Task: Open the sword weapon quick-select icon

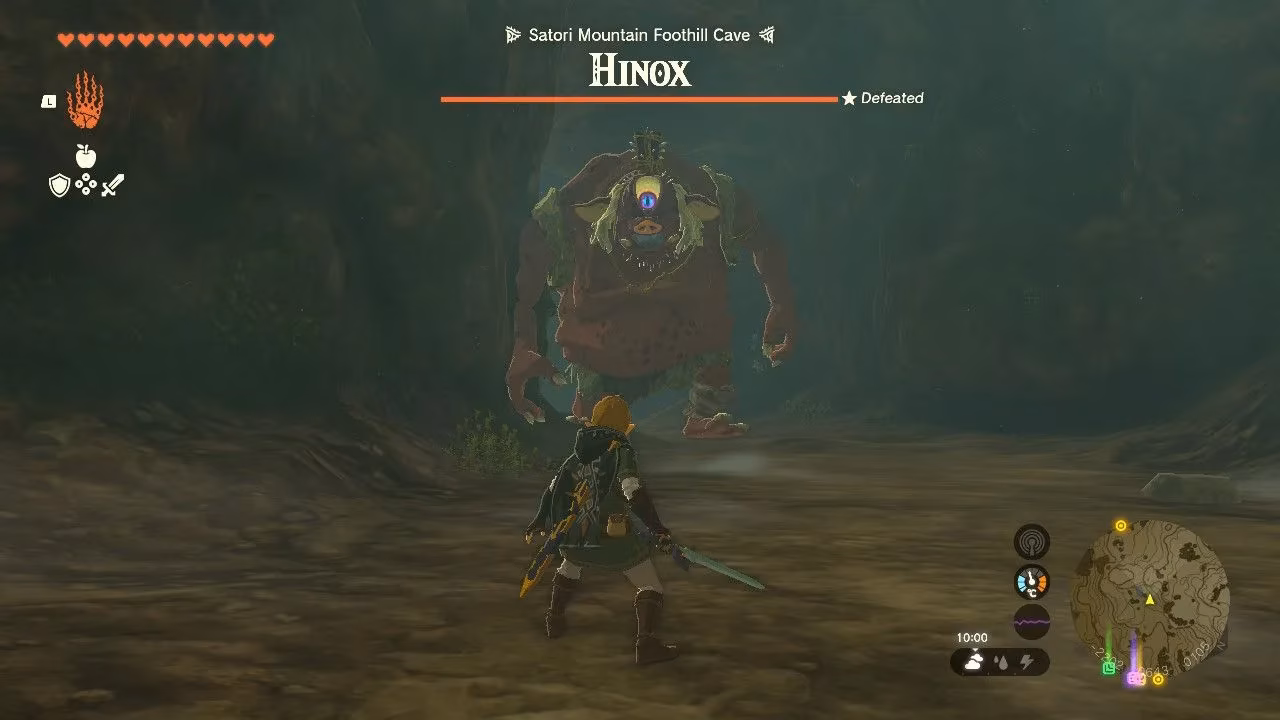Action: pyautogui.click(x=113, y=185)
